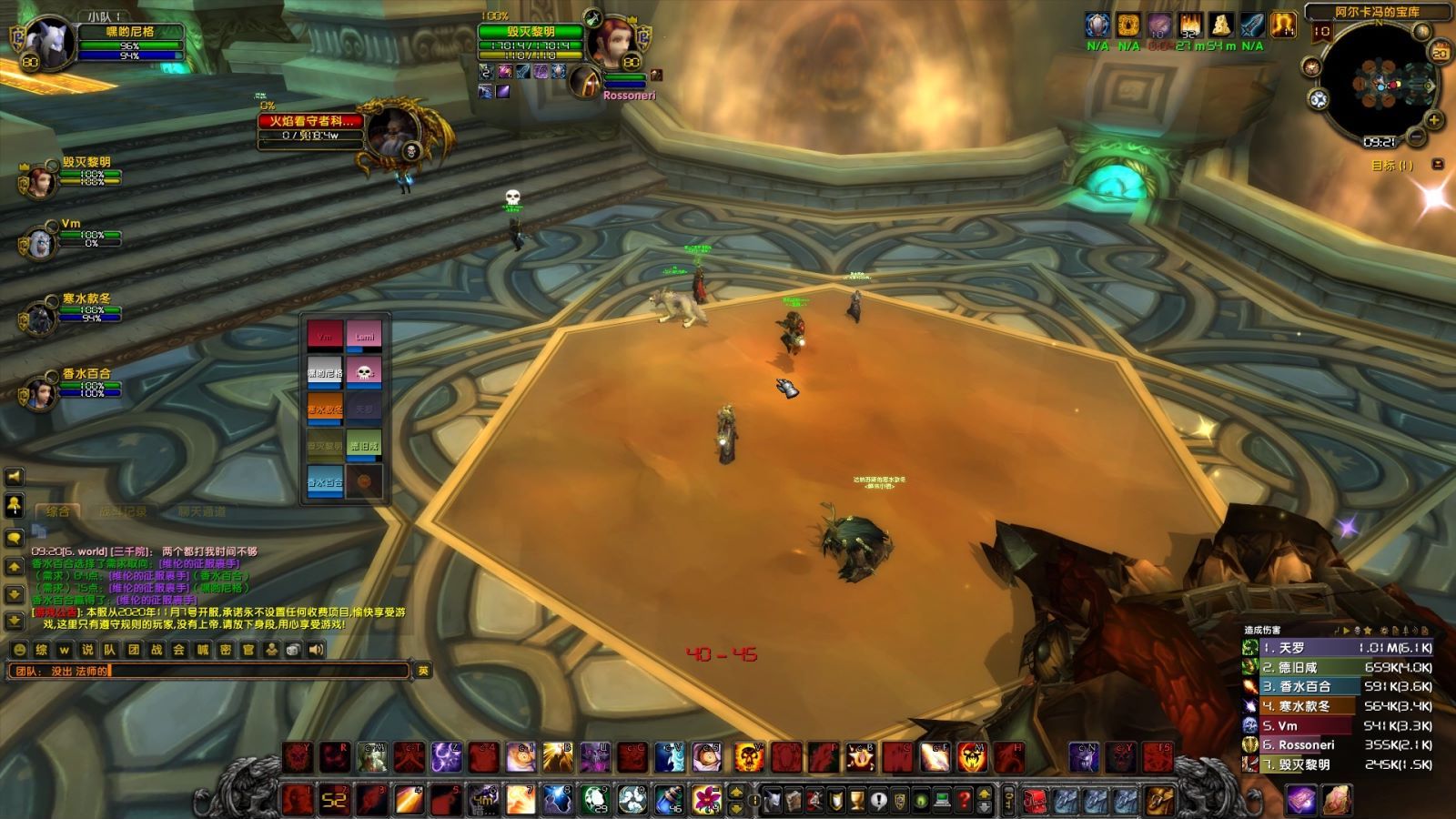
Task: Click the chat input box
Action: [209, 672]
